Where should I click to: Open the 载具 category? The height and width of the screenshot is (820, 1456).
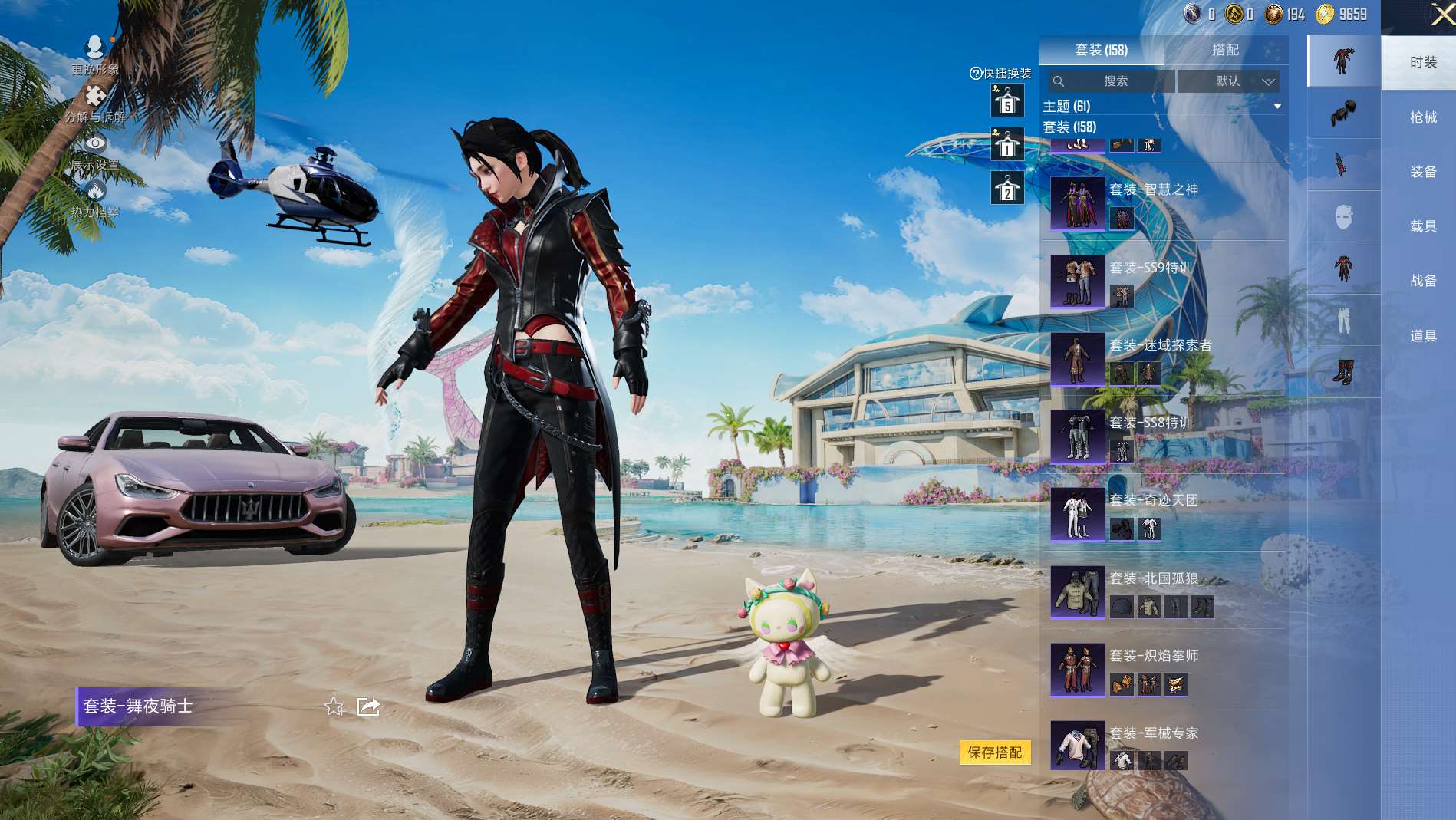tap(1422, 226)
